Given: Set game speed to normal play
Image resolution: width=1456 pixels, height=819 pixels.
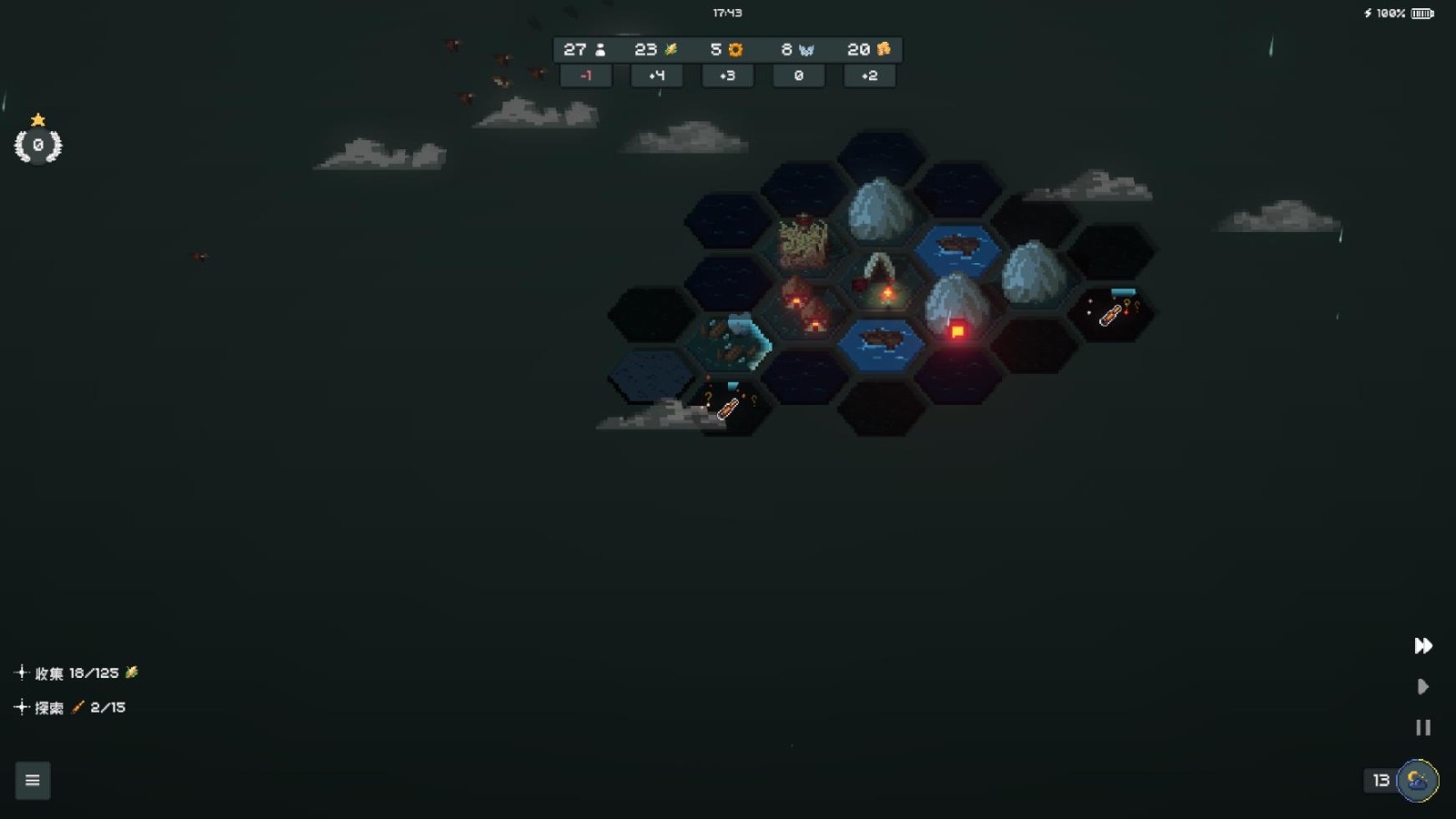Looking at the screenshot, I should click(1423, 687).
